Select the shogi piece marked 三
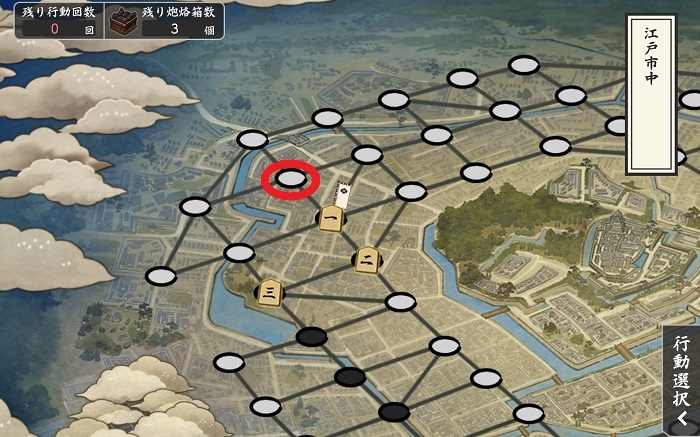Screen dimensions: 700x437 269,291
